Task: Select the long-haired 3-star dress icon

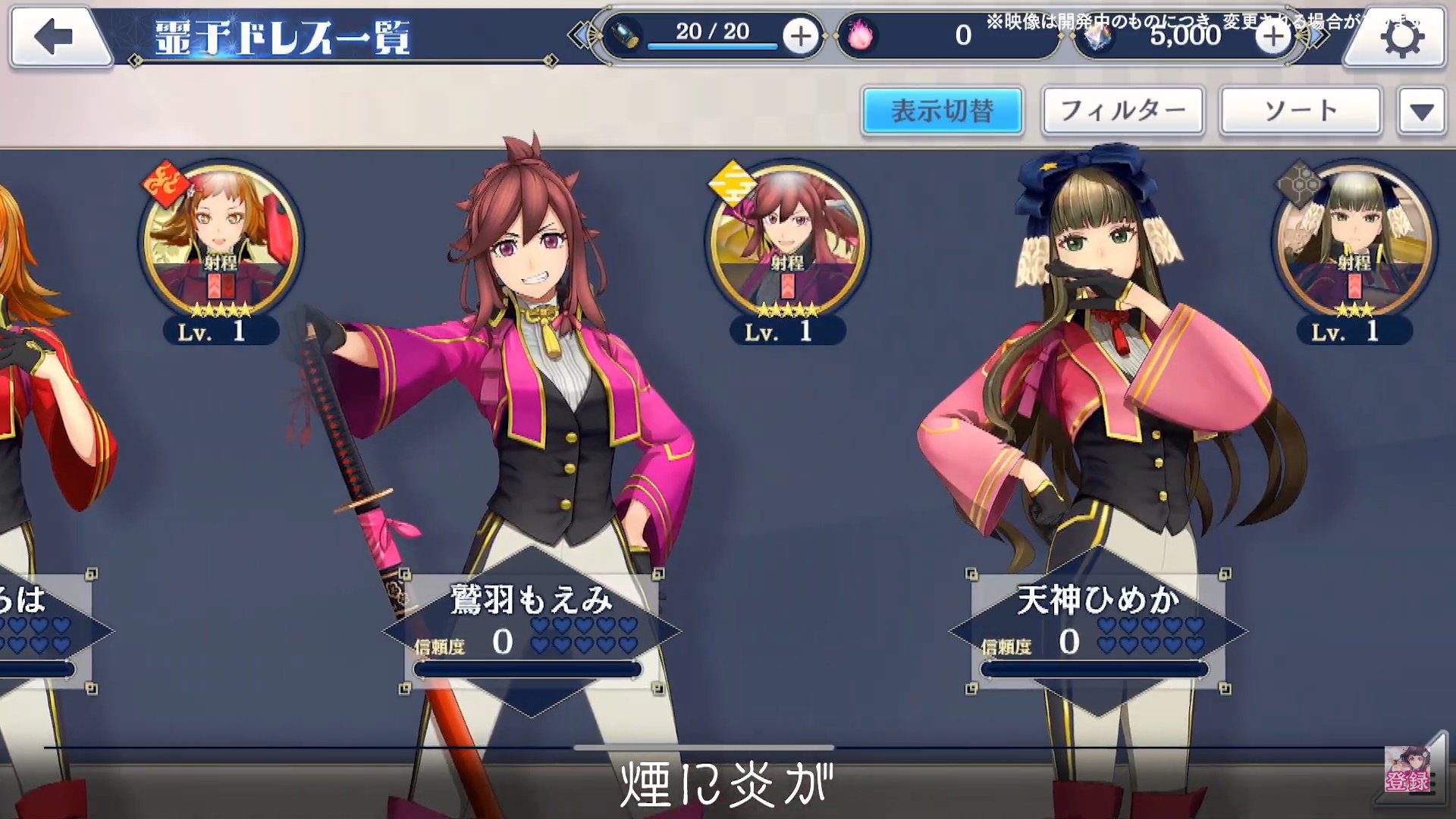Action: click(x=1354, y=243)
